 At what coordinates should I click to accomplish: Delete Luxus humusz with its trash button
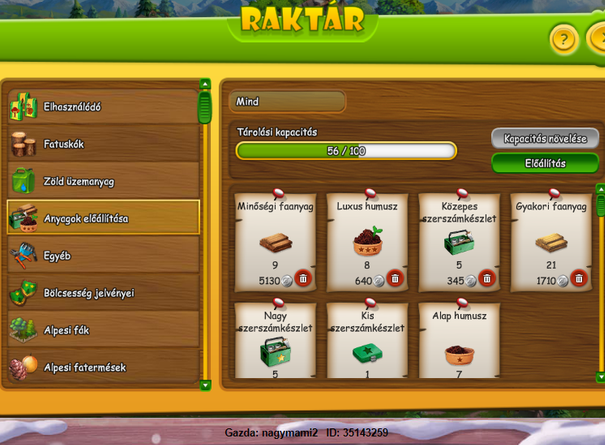(395, 280)
